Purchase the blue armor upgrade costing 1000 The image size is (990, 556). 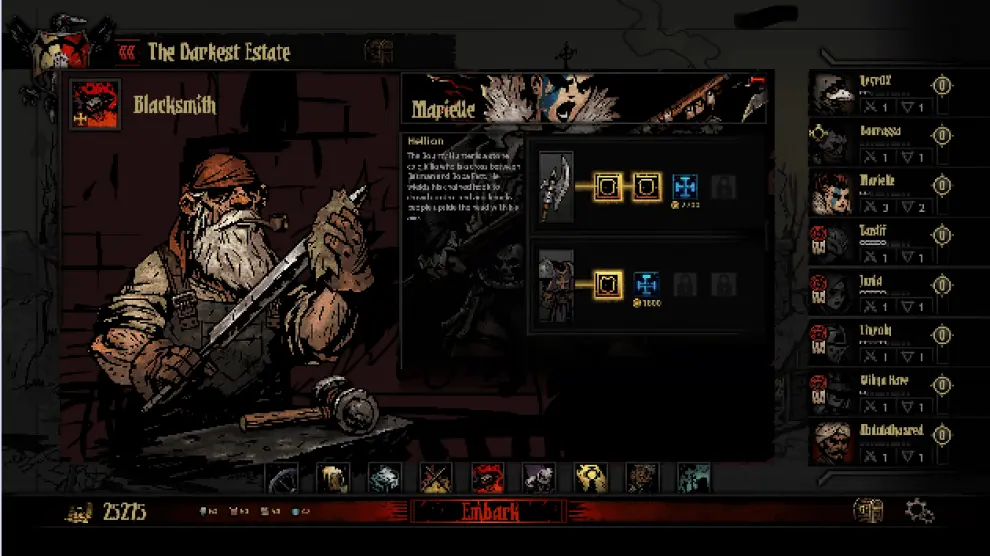click(647, 285)
